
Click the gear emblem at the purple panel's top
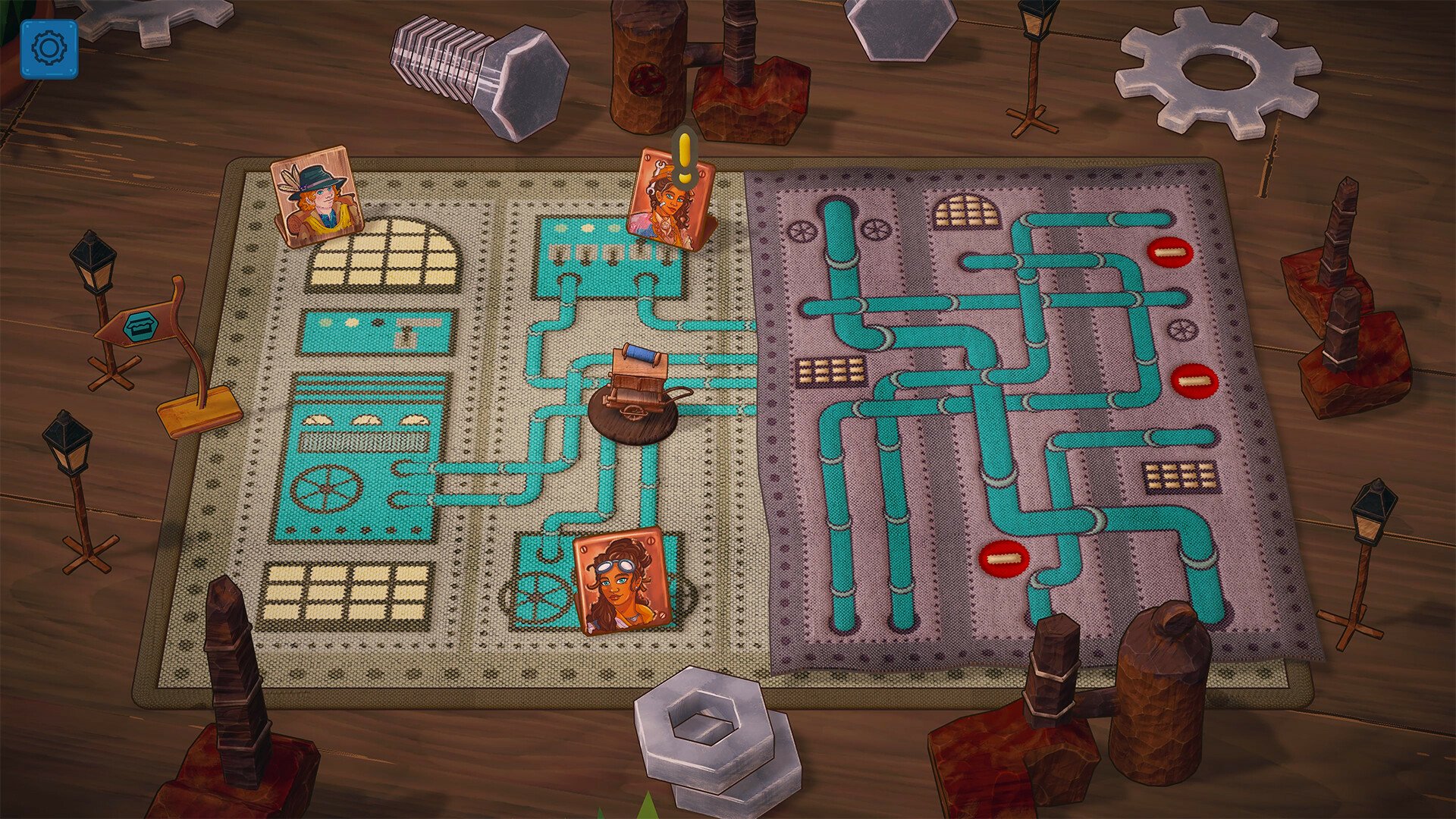click(x=803, y=228)
